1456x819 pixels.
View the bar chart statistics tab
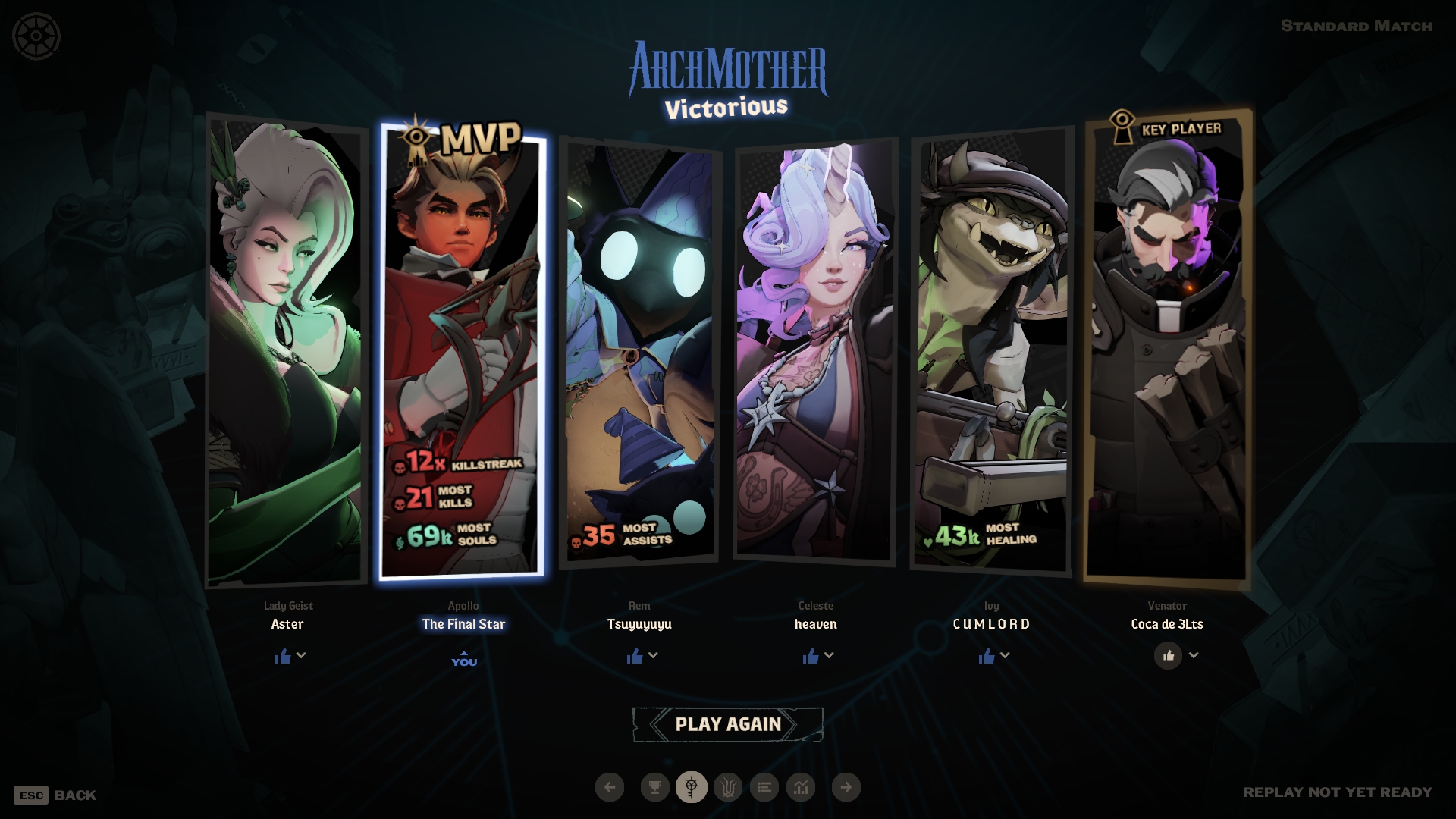click(801, 787)
